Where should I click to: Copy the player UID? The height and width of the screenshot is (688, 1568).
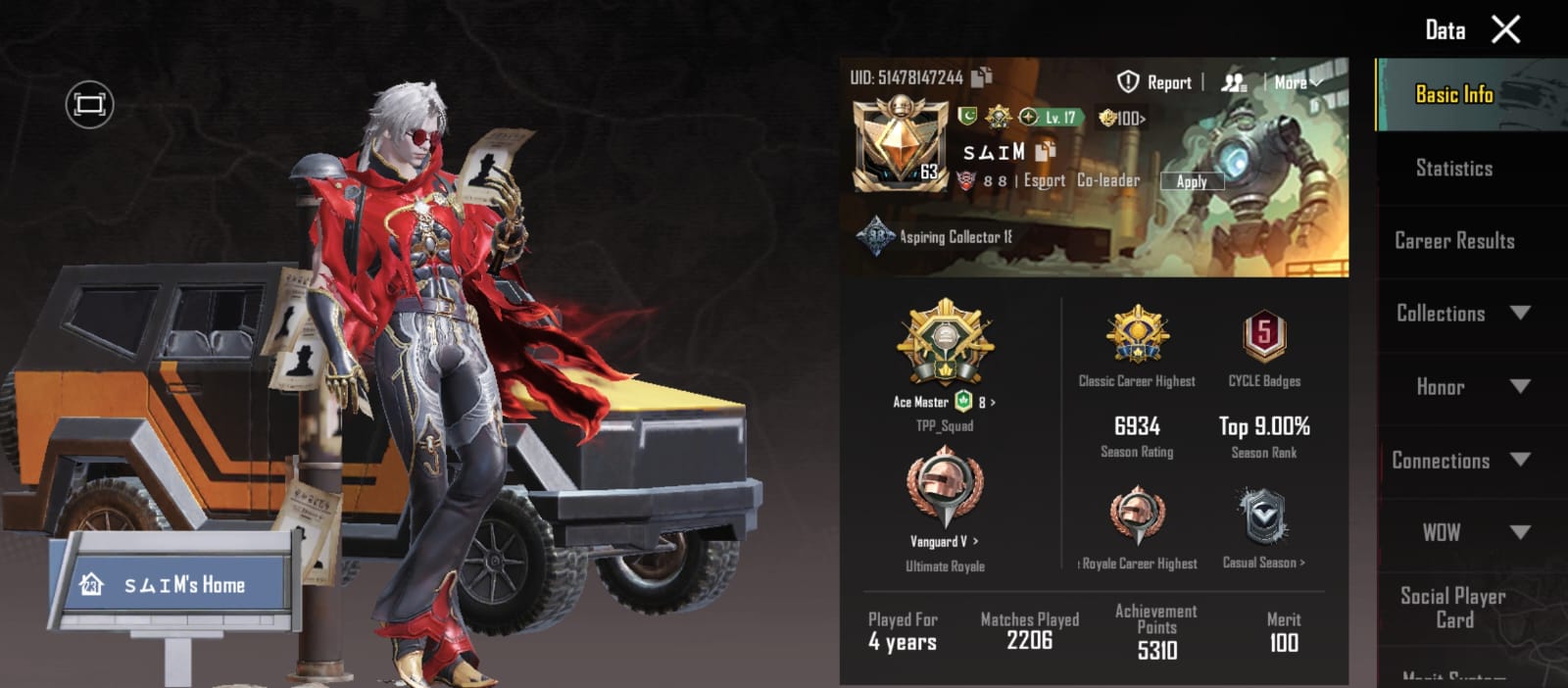pyautogui.click(x=983, y=75)
